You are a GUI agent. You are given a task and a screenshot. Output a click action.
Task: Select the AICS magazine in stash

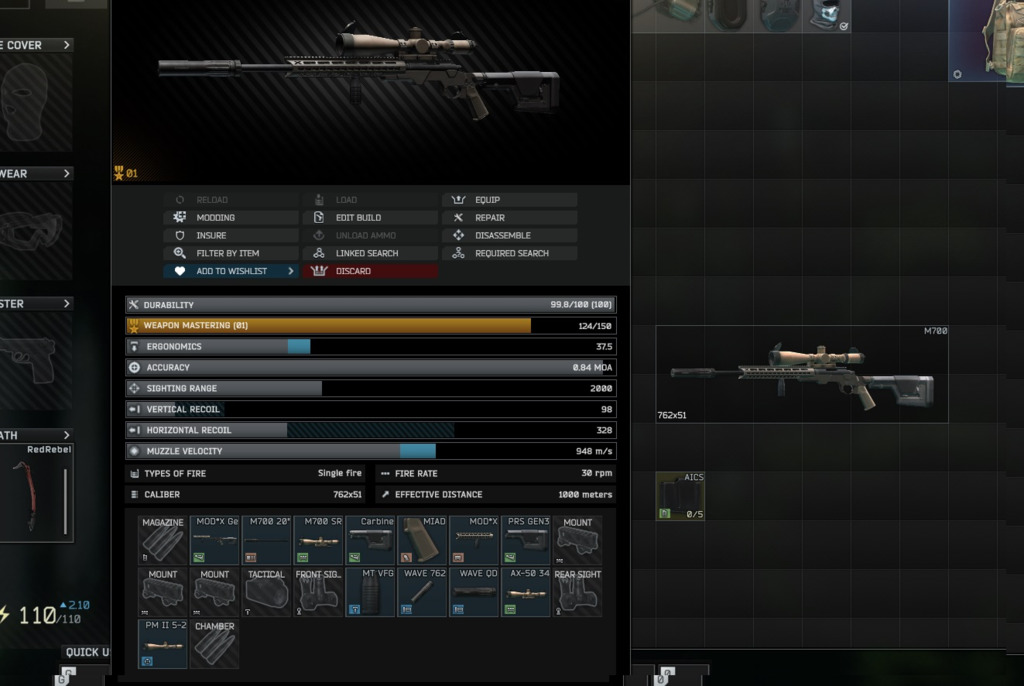point(680,497)
